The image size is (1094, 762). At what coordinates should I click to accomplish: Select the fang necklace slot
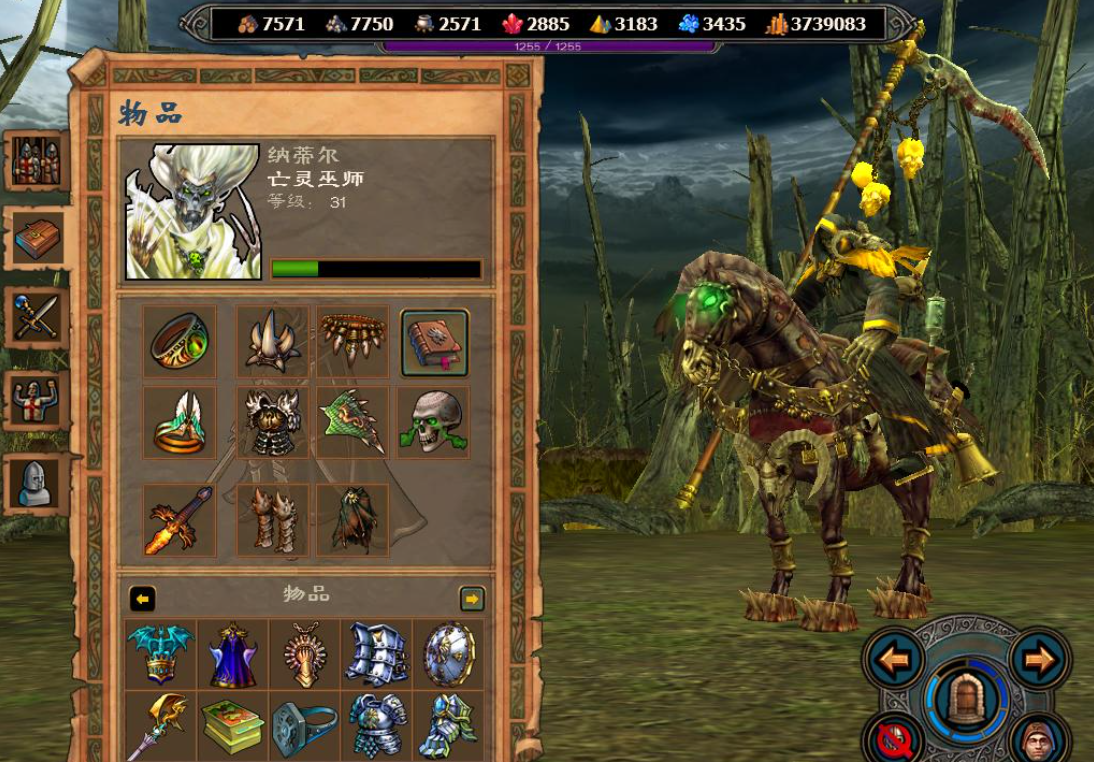coord(353,339)
